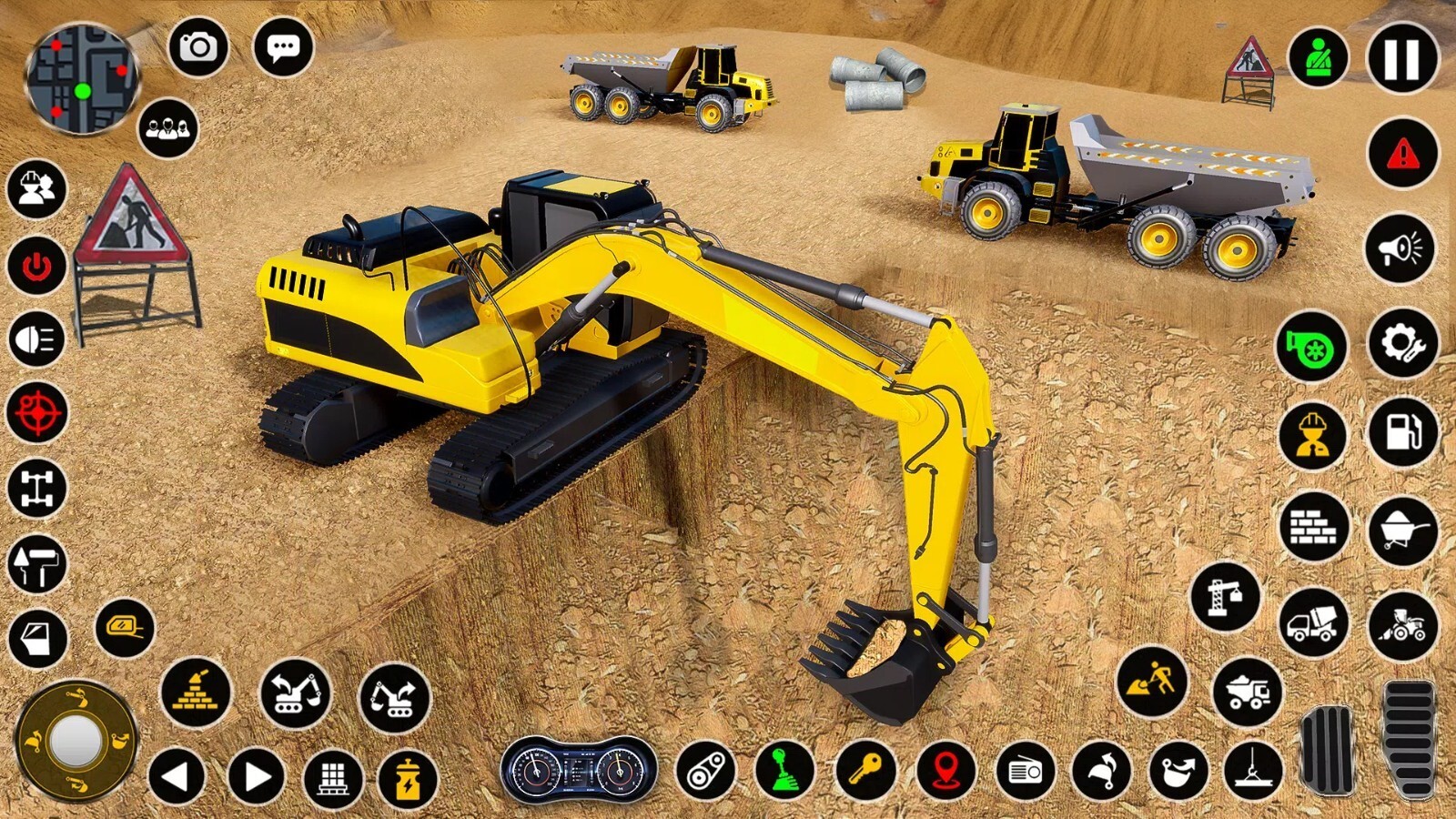Screen dimensions: 1456x819
Task: Open the gear and wrench settings
Action: (x=1402, y=343)
